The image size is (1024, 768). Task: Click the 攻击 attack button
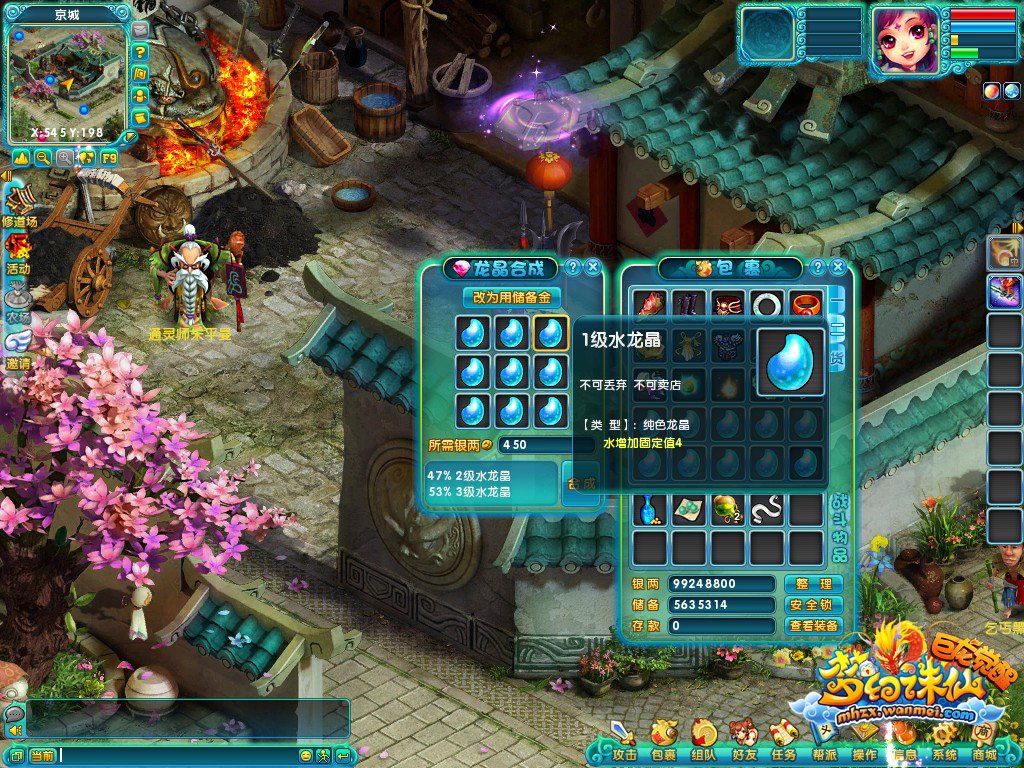[x=624, y=747]
